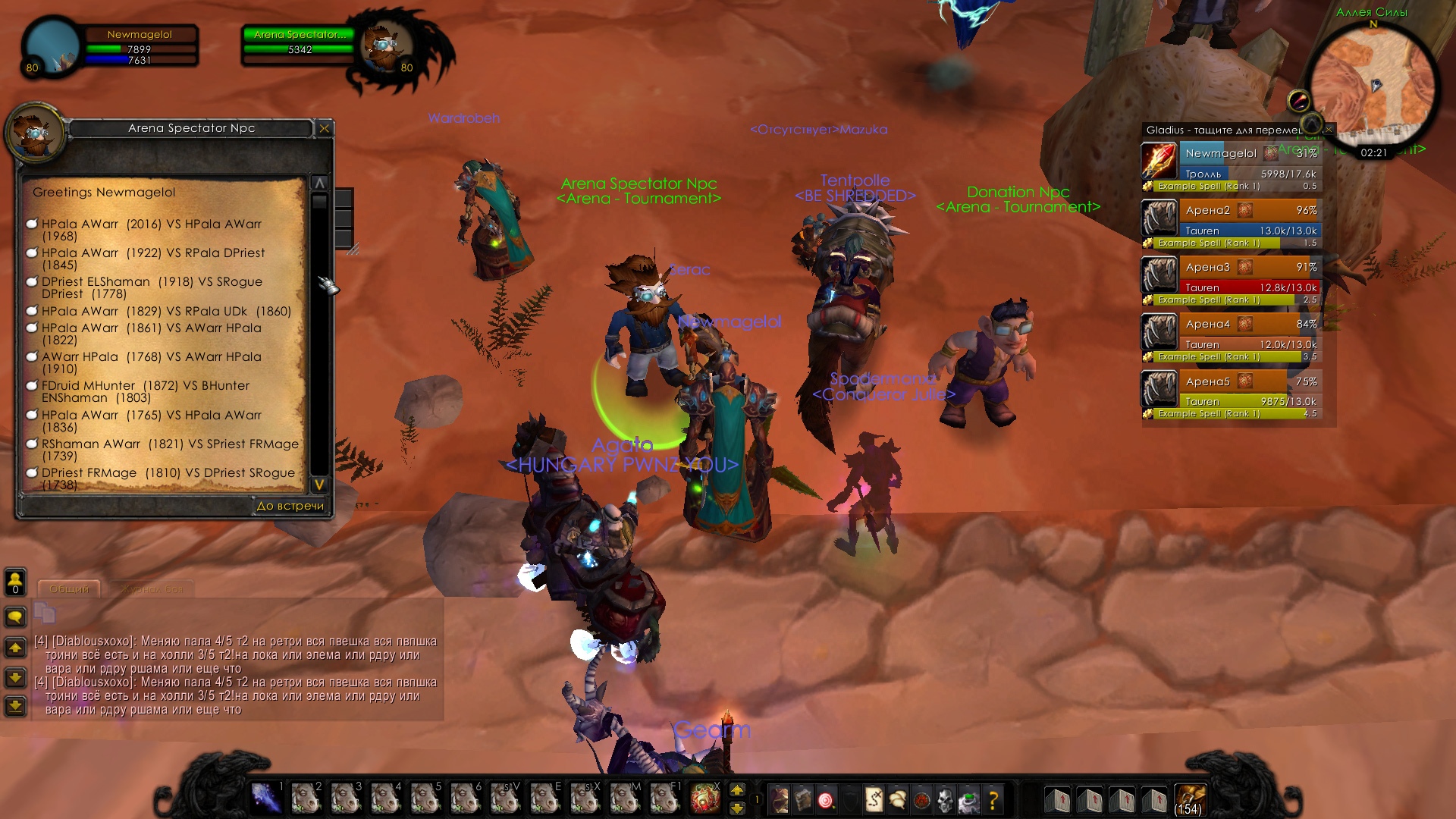Switch to the Общий chat tab

tap(69, 589)
